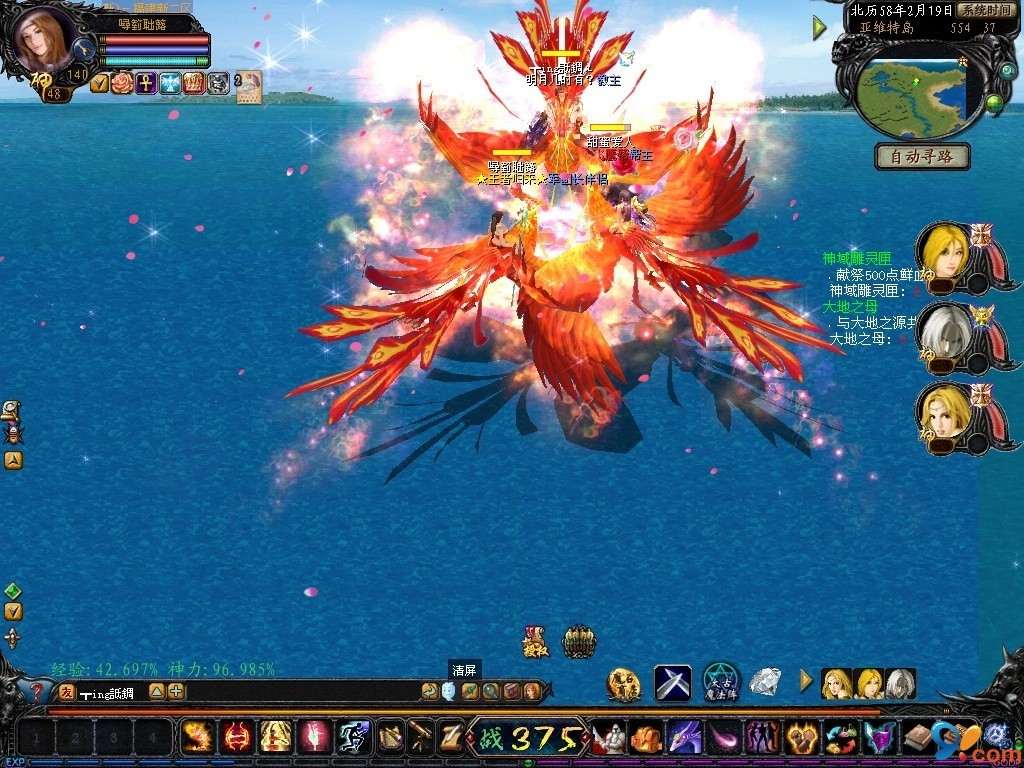The width and height of the screenshot is (1024, 768).
Task: Click the 战 375 battle power display
Action: (x=528, y=739)
